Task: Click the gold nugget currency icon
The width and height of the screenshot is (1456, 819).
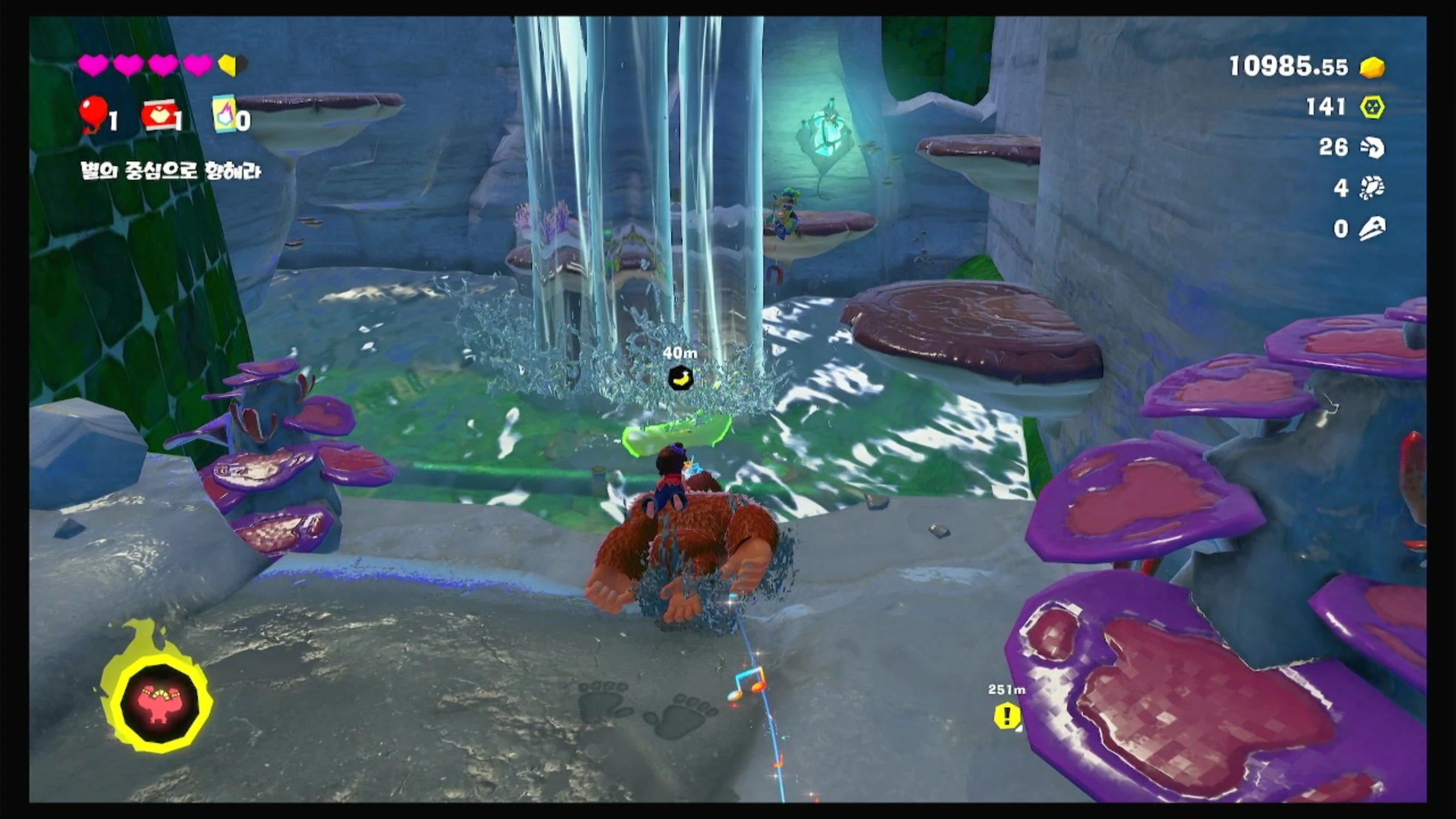Action: tap(1372, 67)
